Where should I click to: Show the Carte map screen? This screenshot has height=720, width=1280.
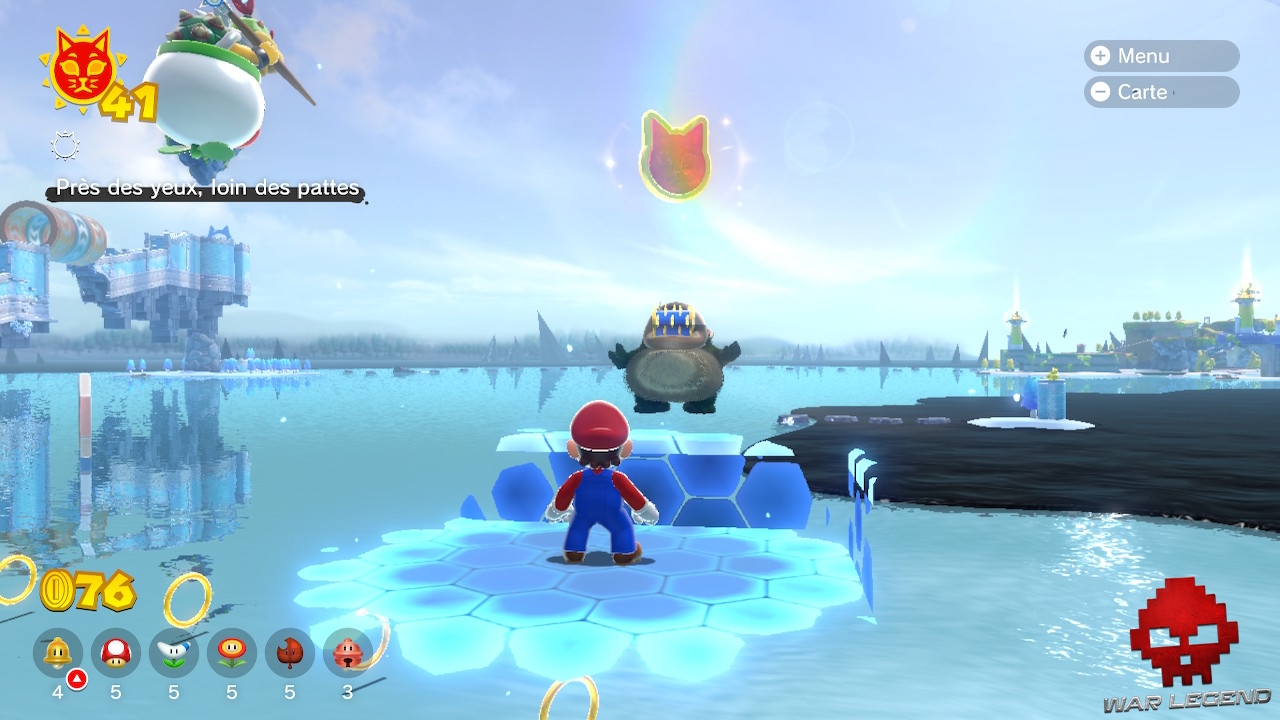[1161, 92]
